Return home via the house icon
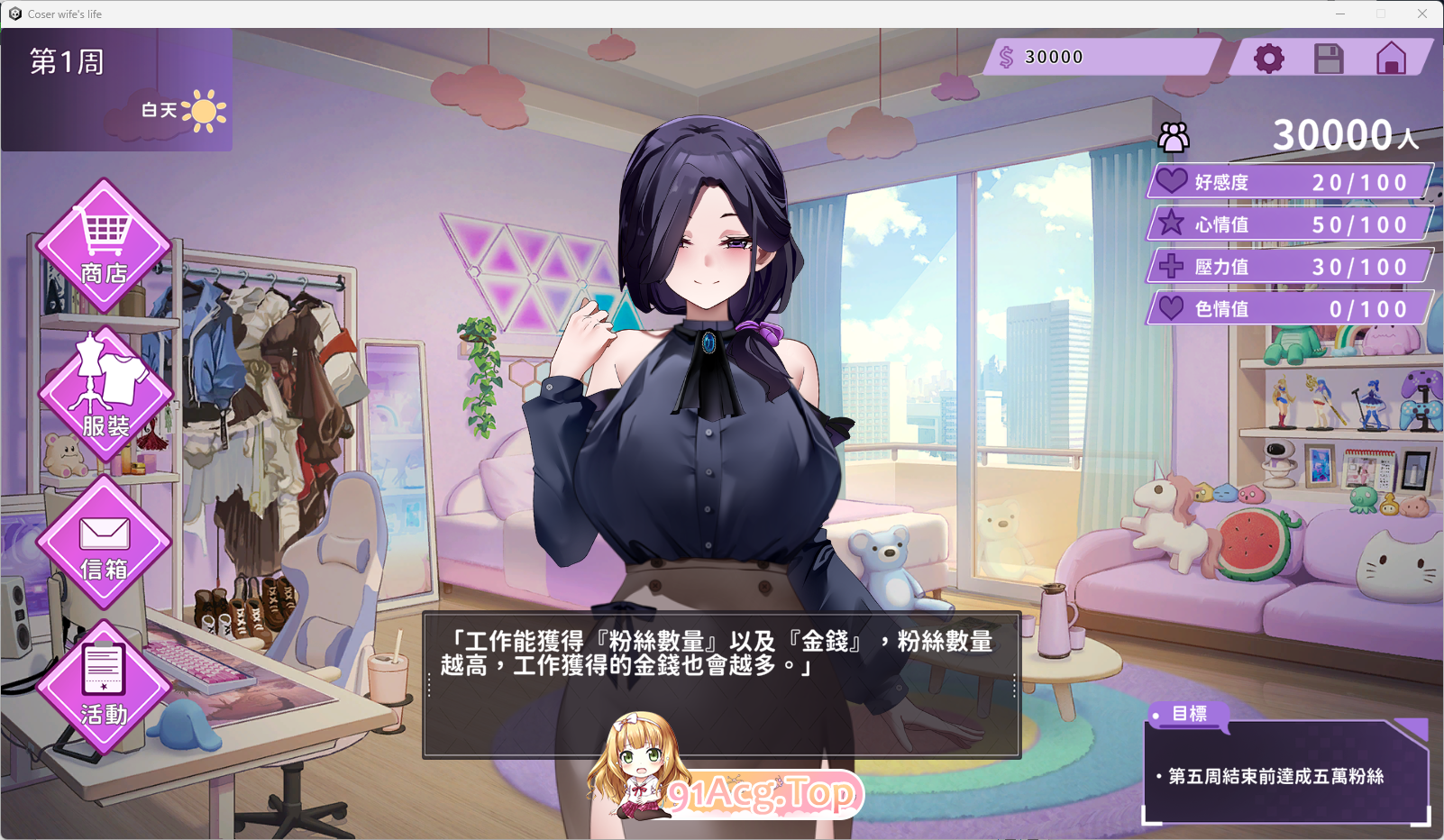Image resolution: width=1444 pixels, height=840 pixels. (x=1389, y=57)
